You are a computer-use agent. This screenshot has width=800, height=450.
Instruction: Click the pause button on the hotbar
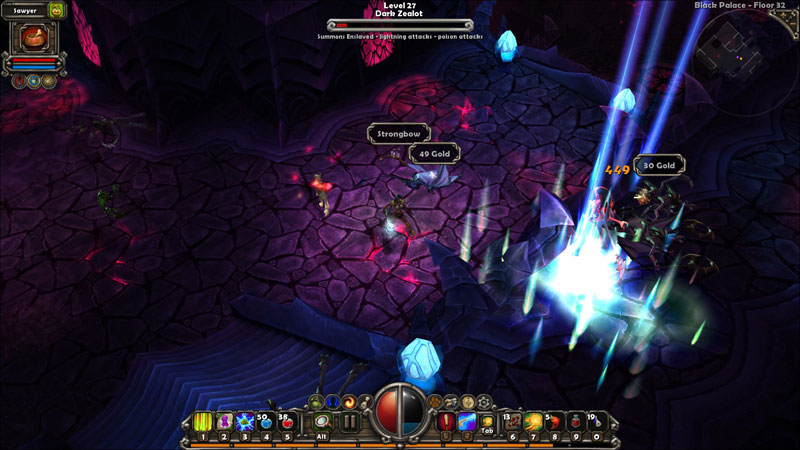coord(350,422)
